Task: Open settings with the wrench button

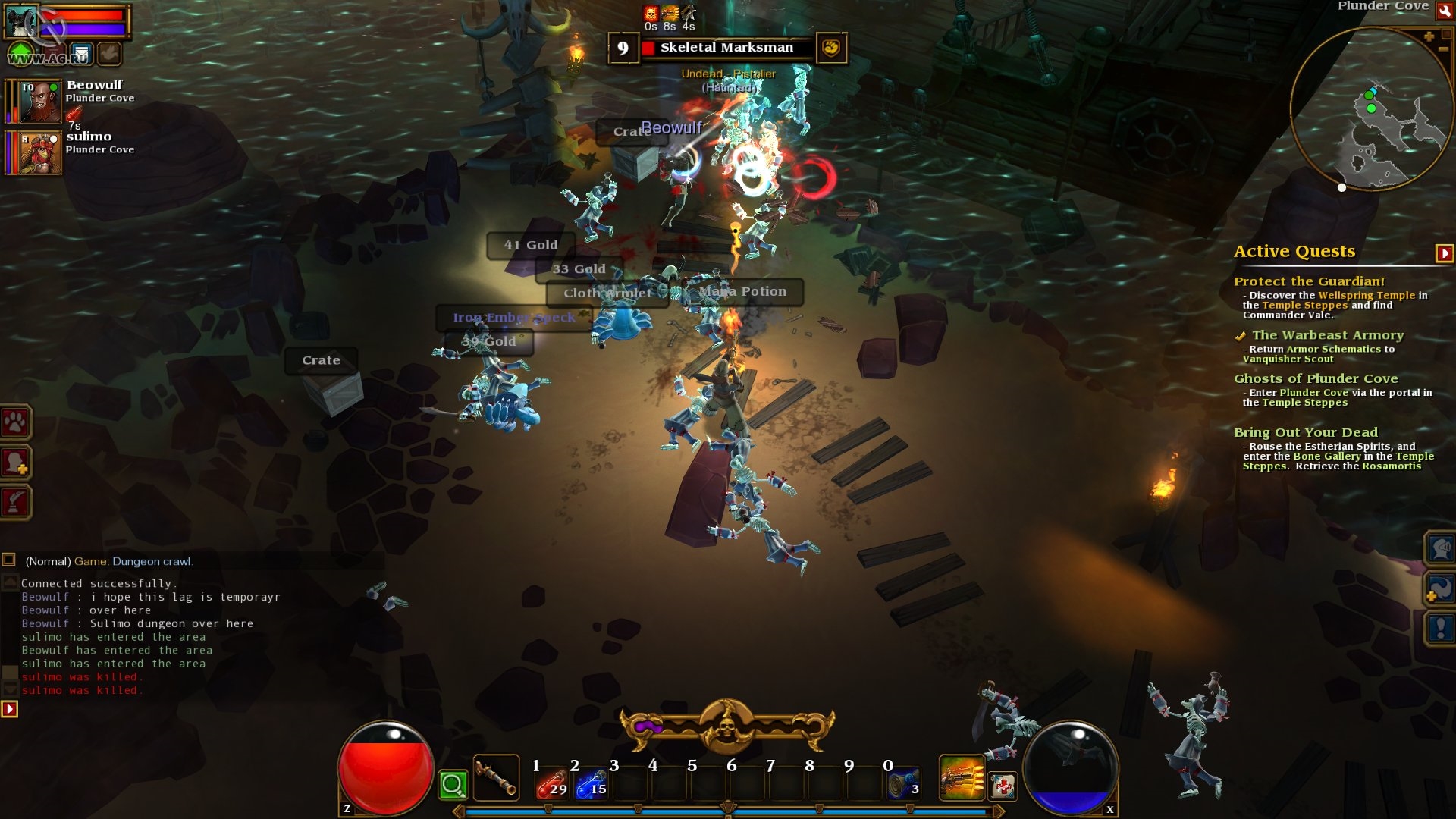Action: click(x=1445, y=11)
